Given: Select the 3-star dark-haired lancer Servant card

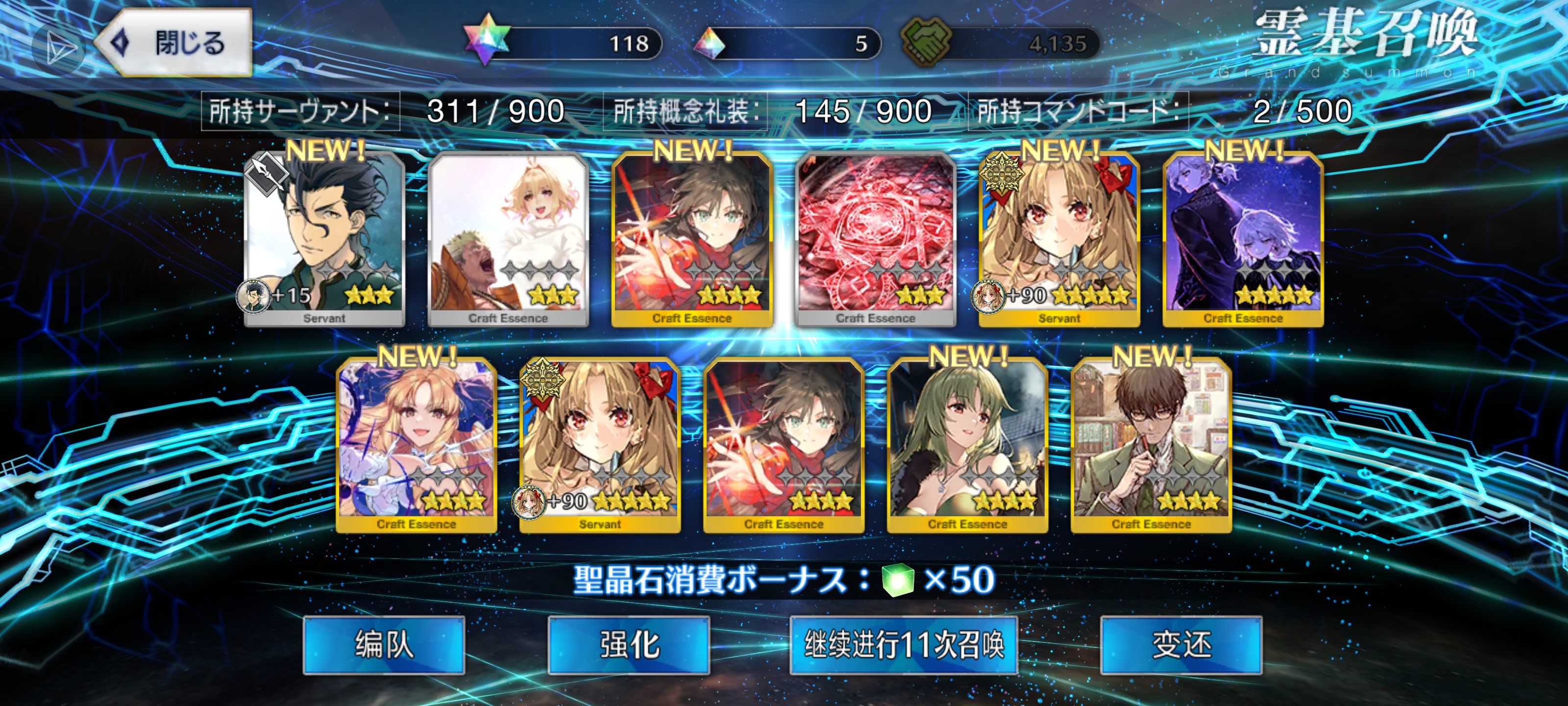Looking at the screenshot, I should tap(324, 239).
